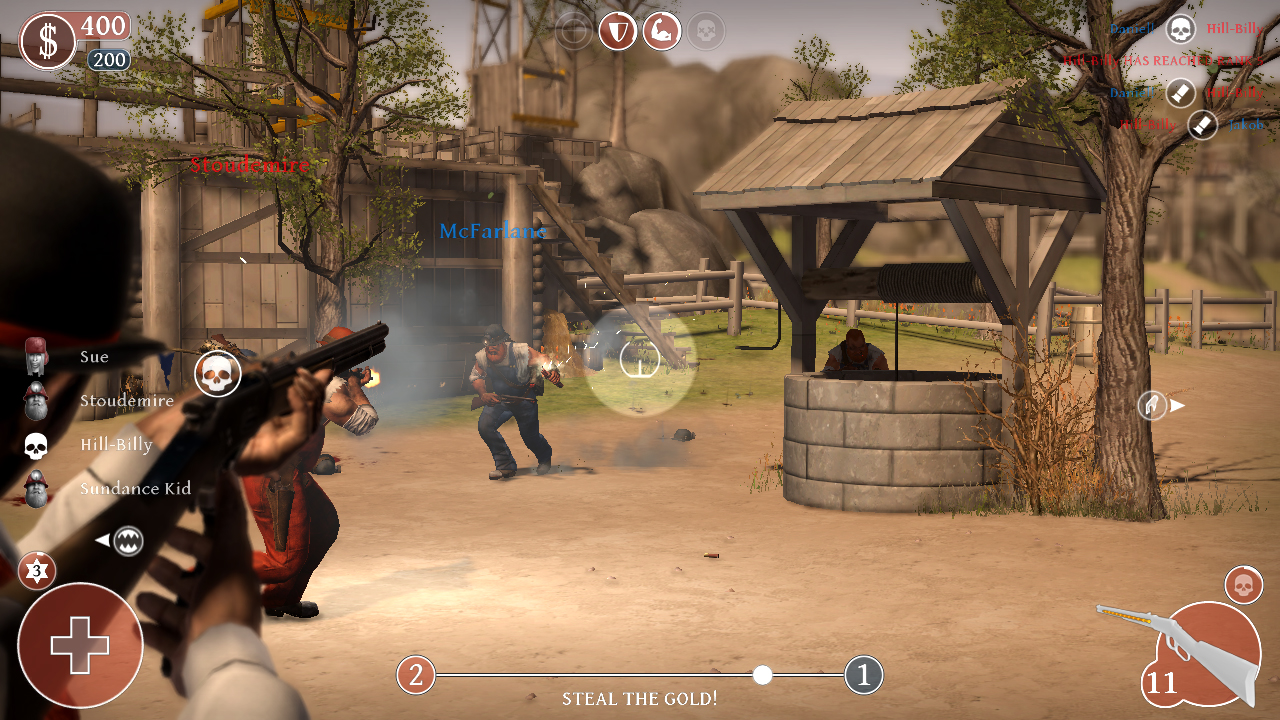Screen dimensions: 1280x720
Task: Open Sundance Kid's character portrait
Action: click(x=35, y=490)
